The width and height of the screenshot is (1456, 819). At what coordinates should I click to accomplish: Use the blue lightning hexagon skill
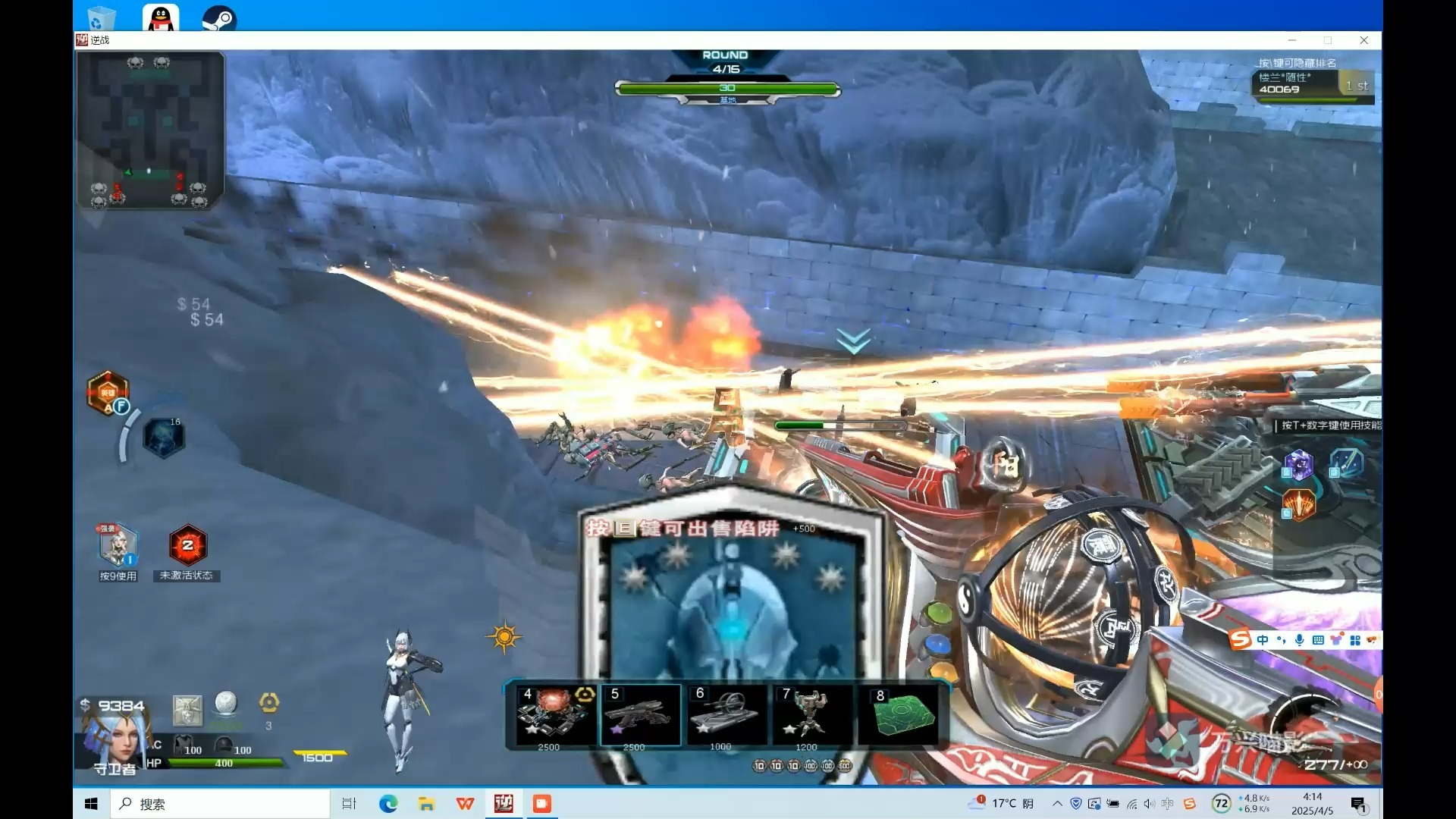point(164,438)
